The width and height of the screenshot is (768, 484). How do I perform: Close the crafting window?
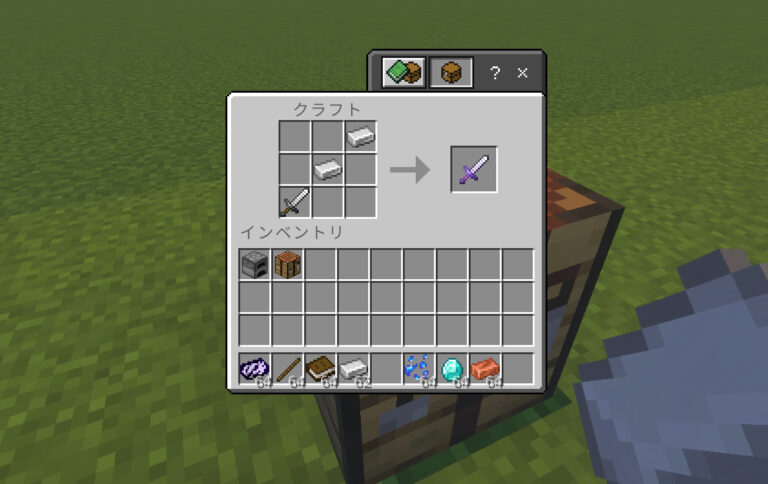coord(522,73)
